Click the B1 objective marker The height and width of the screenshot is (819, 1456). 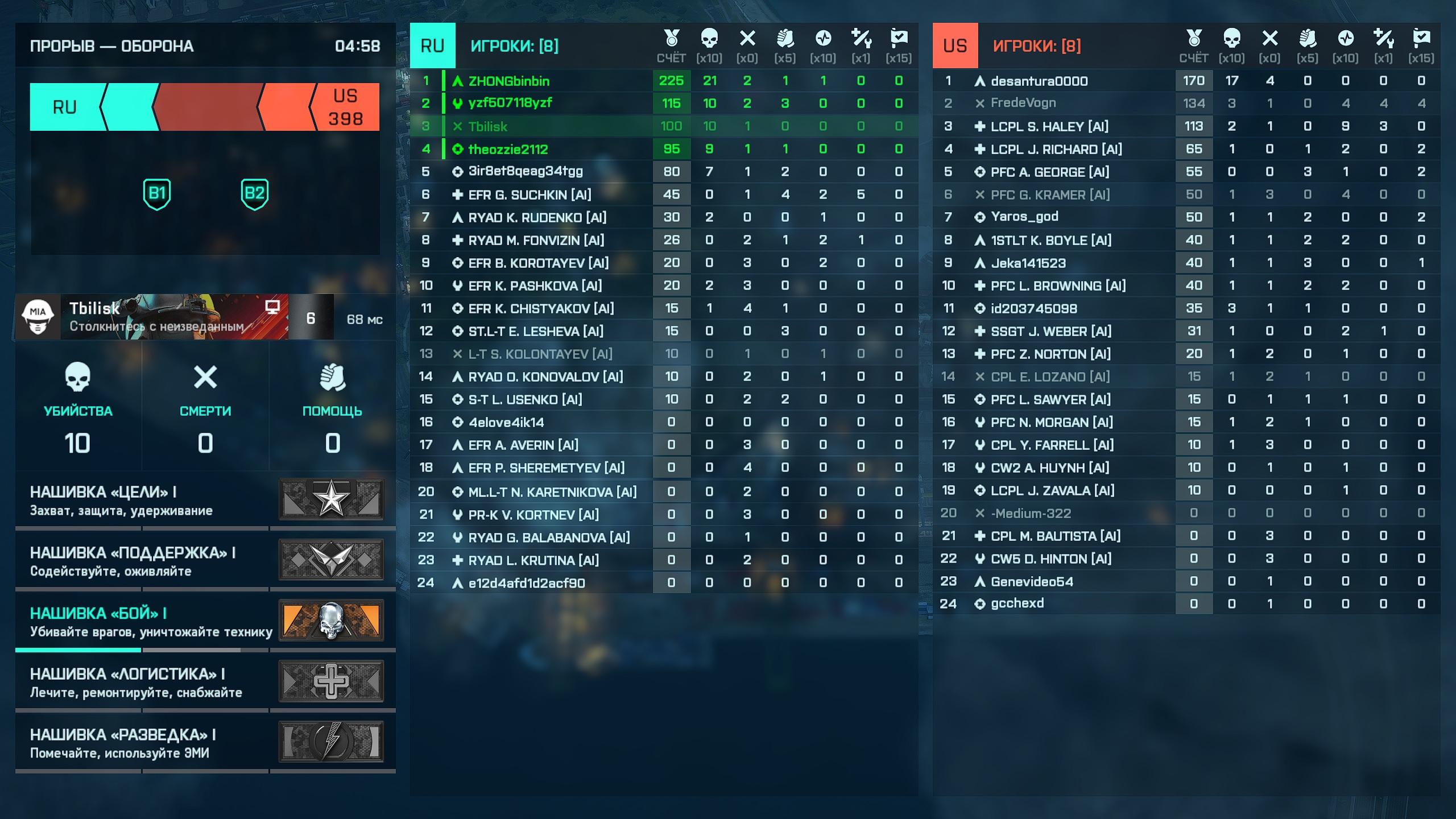157,194
